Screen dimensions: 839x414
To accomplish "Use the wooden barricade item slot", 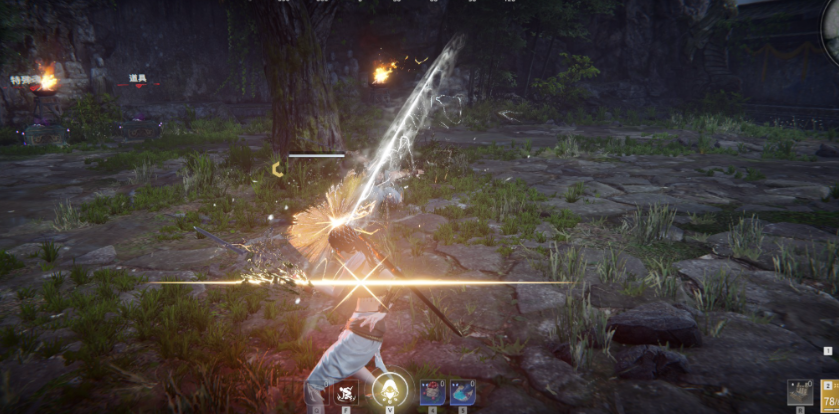I will 799,394.
